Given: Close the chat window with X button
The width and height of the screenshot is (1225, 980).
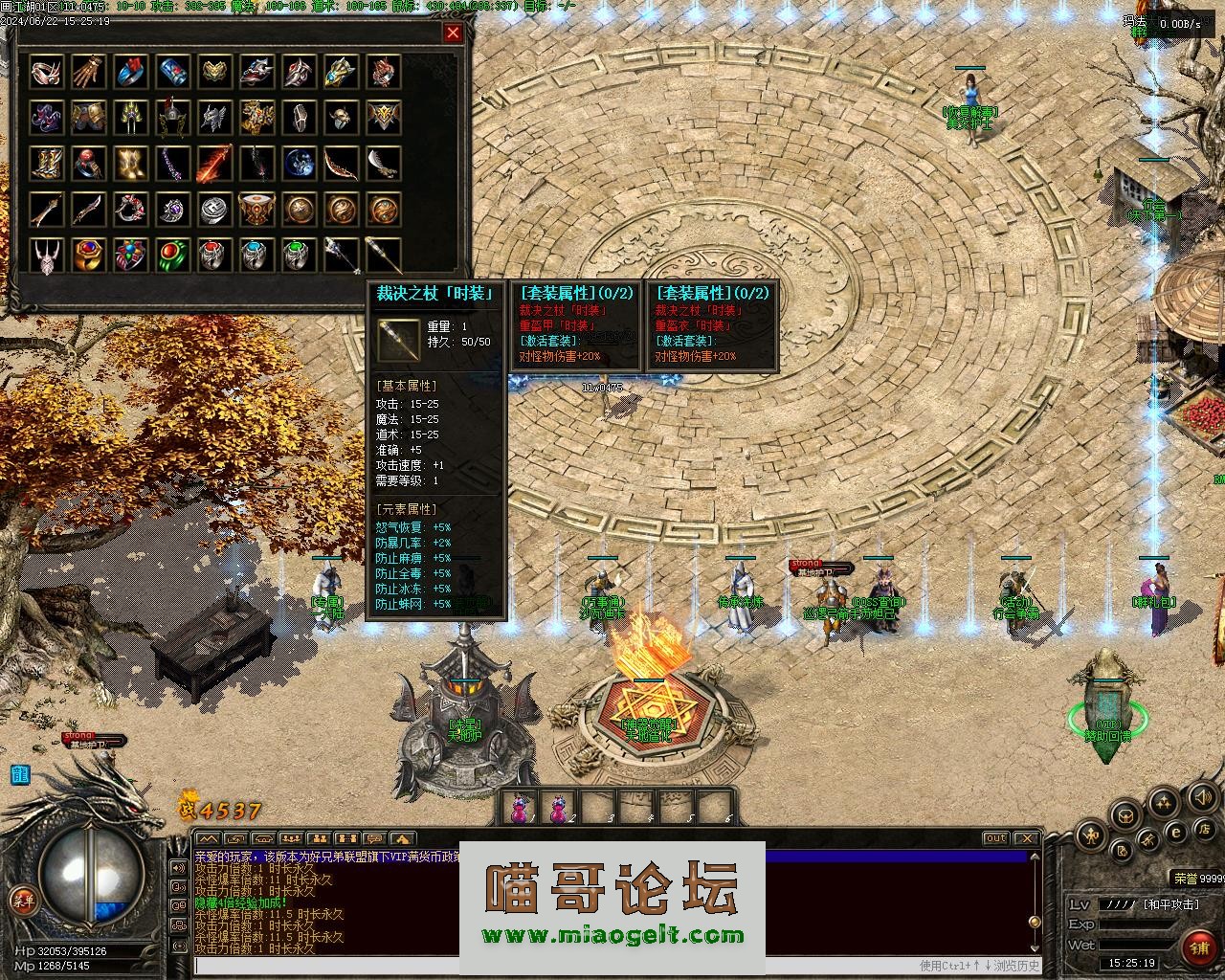Looking at the screenshot, I should coord(1025,838).
